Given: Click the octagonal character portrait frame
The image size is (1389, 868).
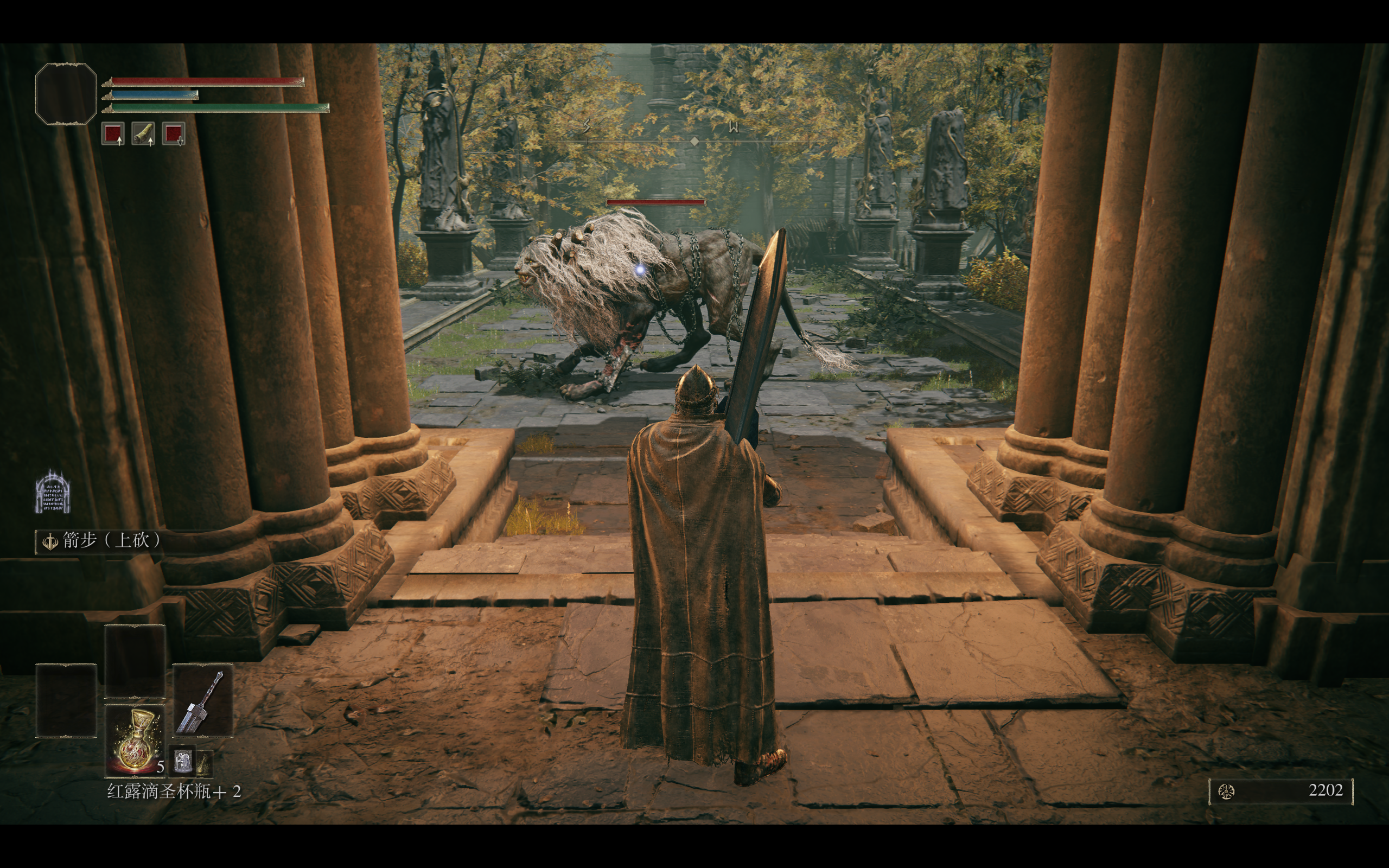Looking at the screenshot, I should 66,94.
